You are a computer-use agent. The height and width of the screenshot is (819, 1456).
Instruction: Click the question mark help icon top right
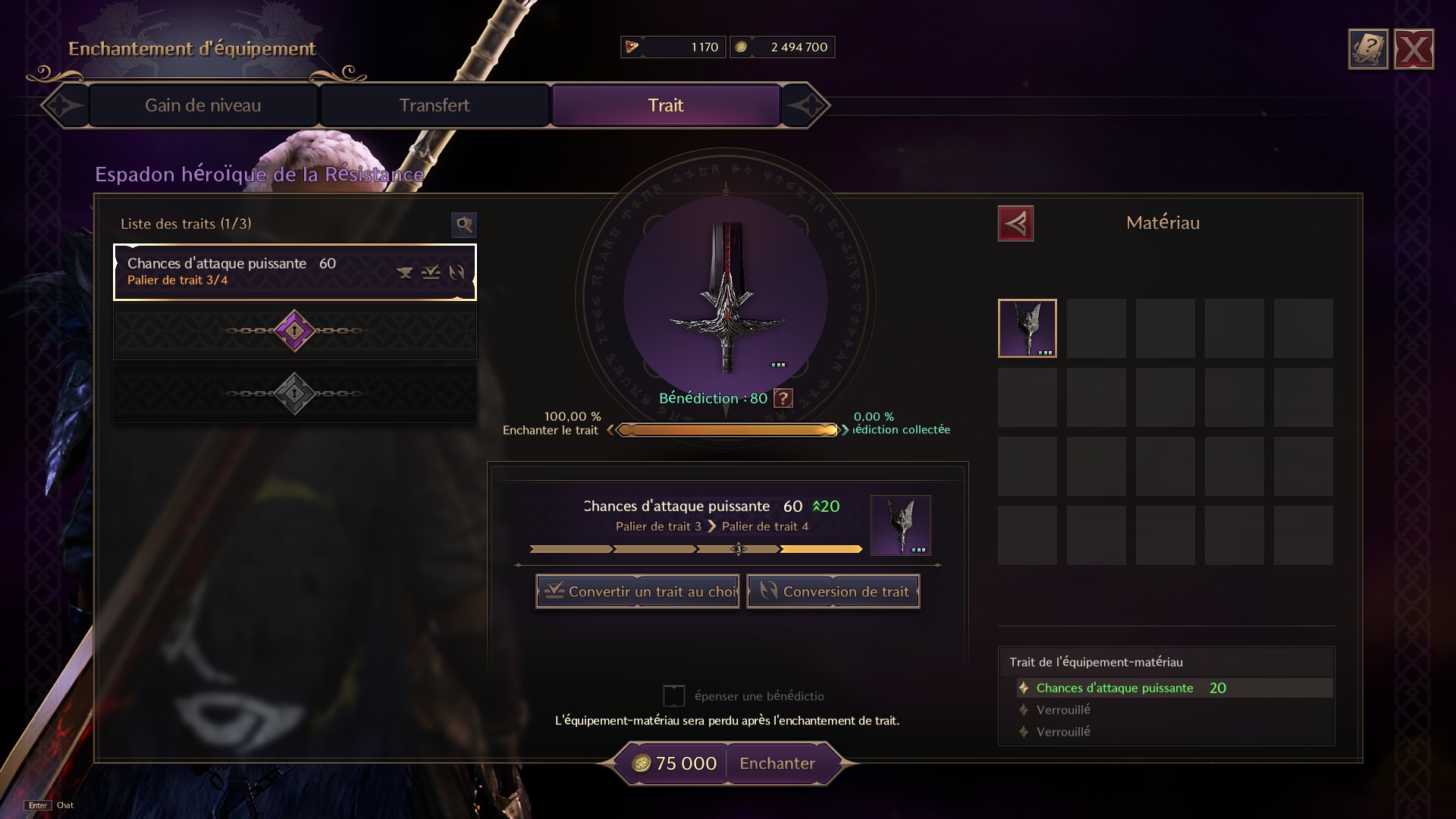coord(1367,49)
